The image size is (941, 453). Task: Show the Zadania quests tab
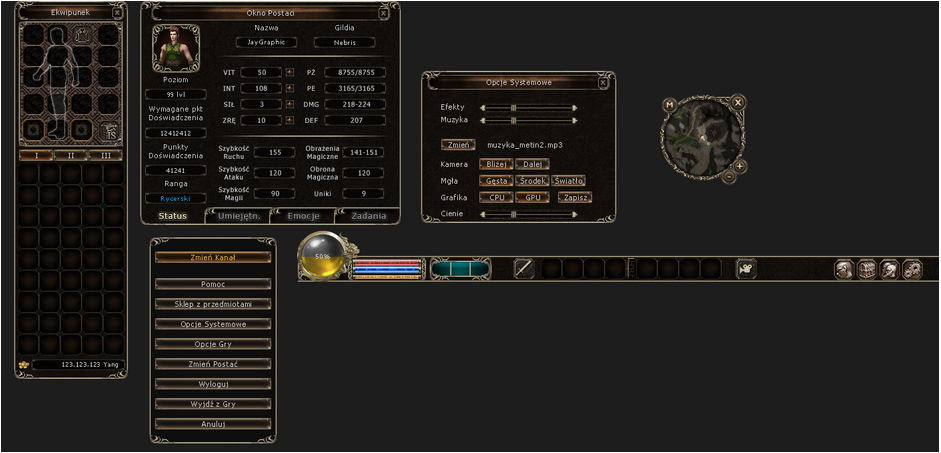pos(368,216)
